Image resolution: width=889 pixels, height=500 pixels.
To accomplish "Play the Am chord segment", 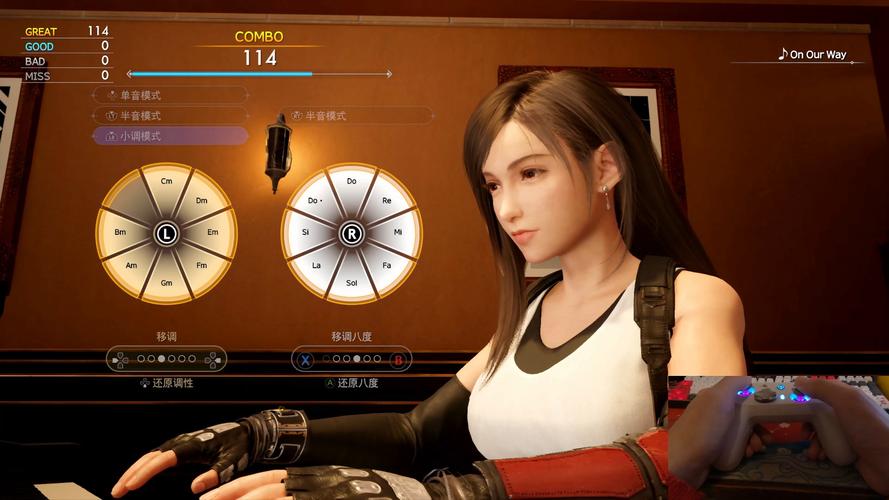I will 131,265.
